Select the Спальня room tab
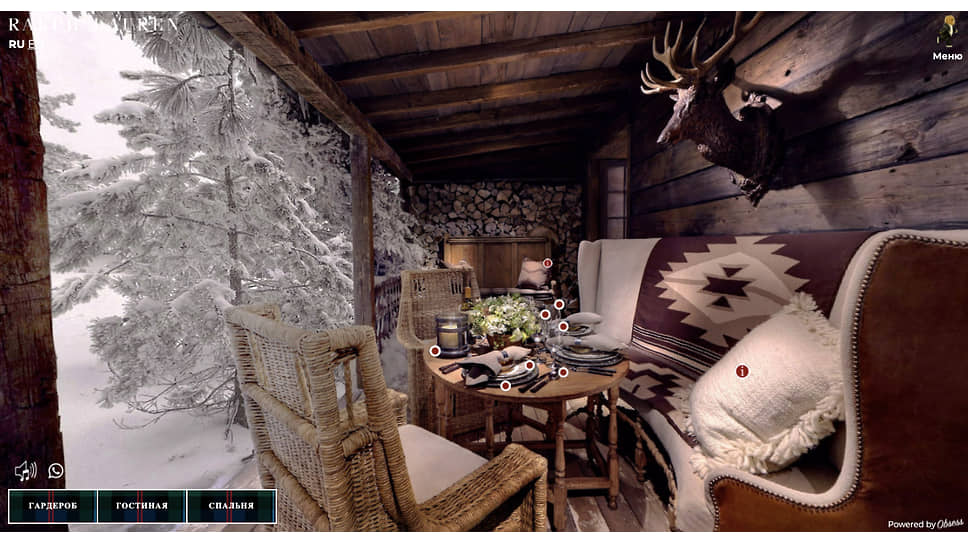This screenshot has width=968, height=544. coord(231,506)
